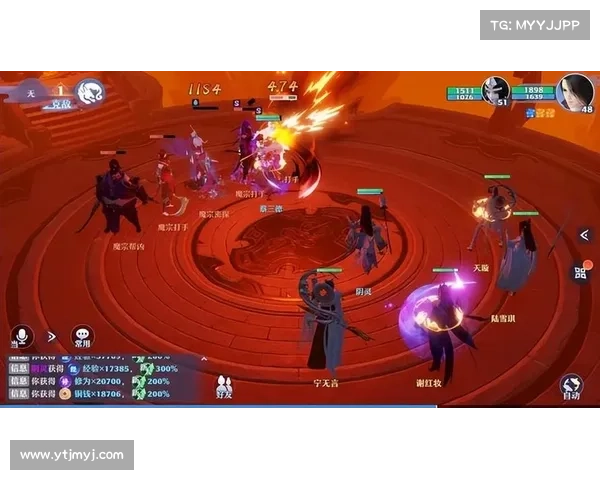
Task: Open the 好友 friends list
Action: click(x=224, y=385)
